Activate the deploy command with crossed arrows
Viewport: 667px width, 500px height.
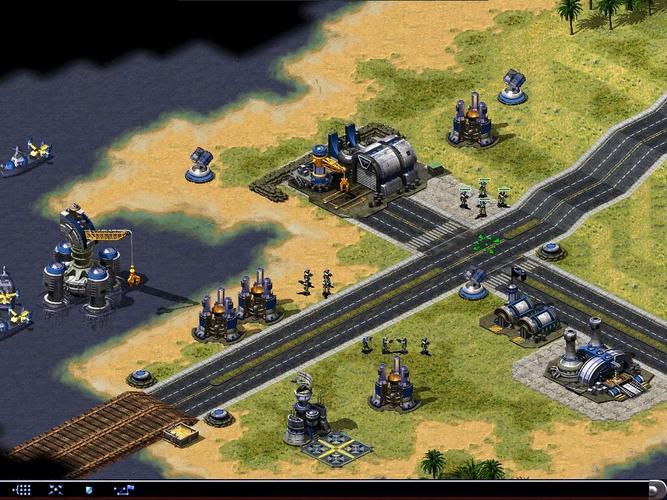tap(56, 490)
